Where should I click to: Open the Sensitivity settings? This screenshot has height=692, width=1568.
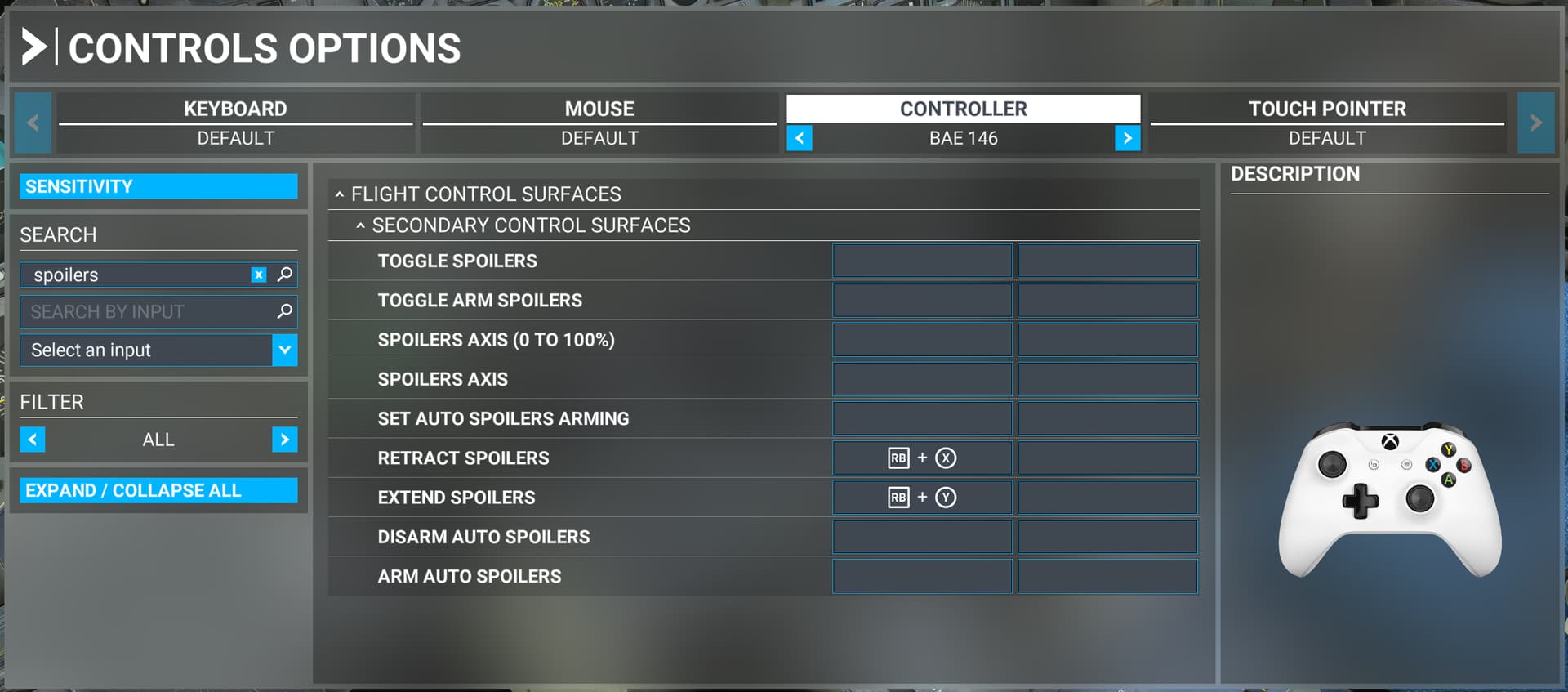tap(158, 186)
